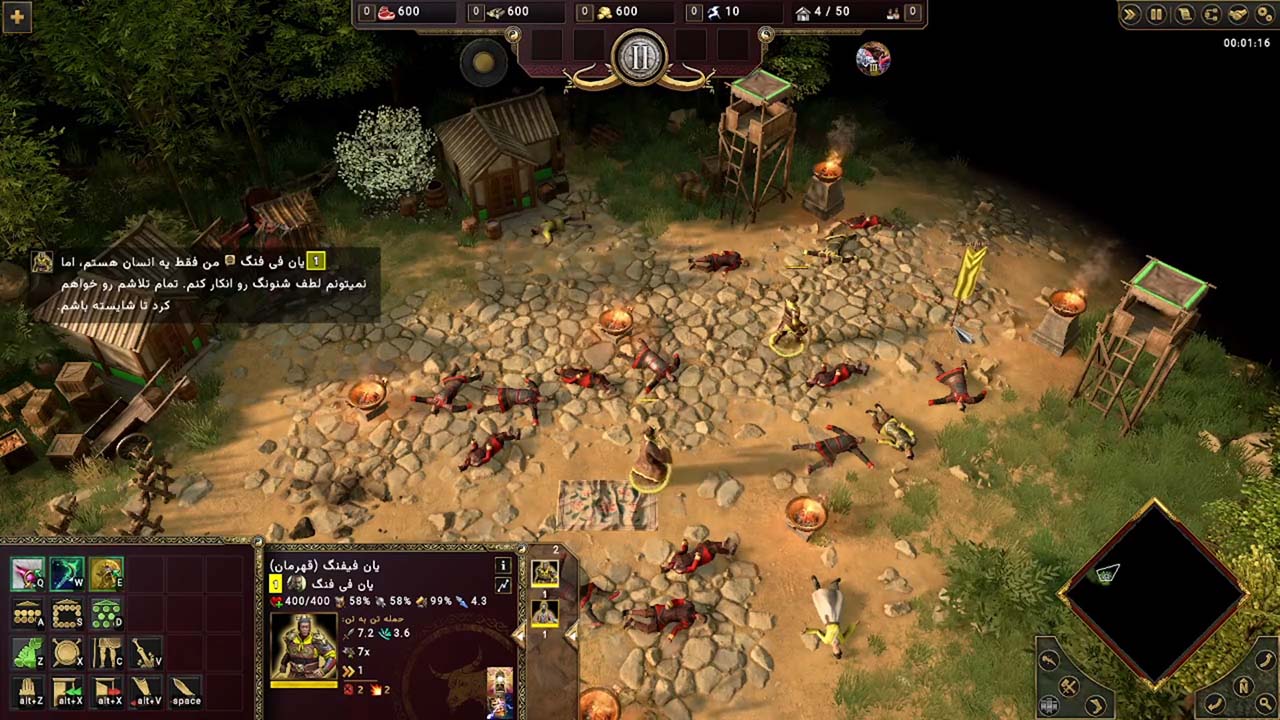Use the green blade ability on W
1280x720 pixels.
pyautogui.click(x=67, y=574)
